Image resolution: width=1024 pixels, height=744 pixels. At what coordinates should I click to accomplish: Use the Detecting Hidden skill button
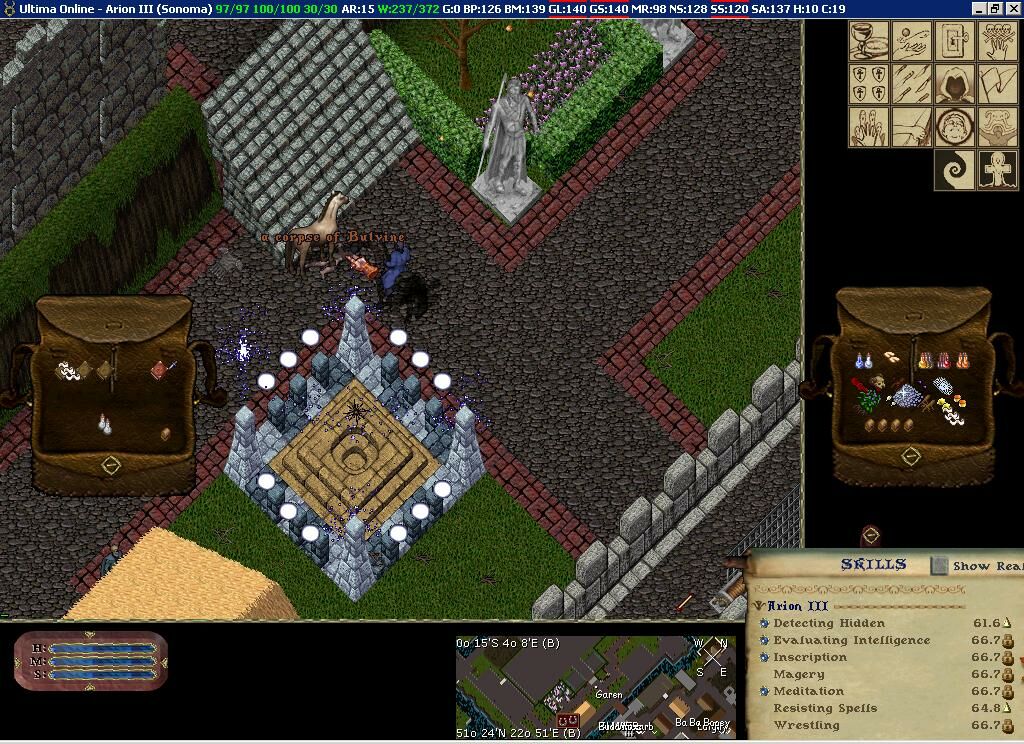tap(764, 623)
